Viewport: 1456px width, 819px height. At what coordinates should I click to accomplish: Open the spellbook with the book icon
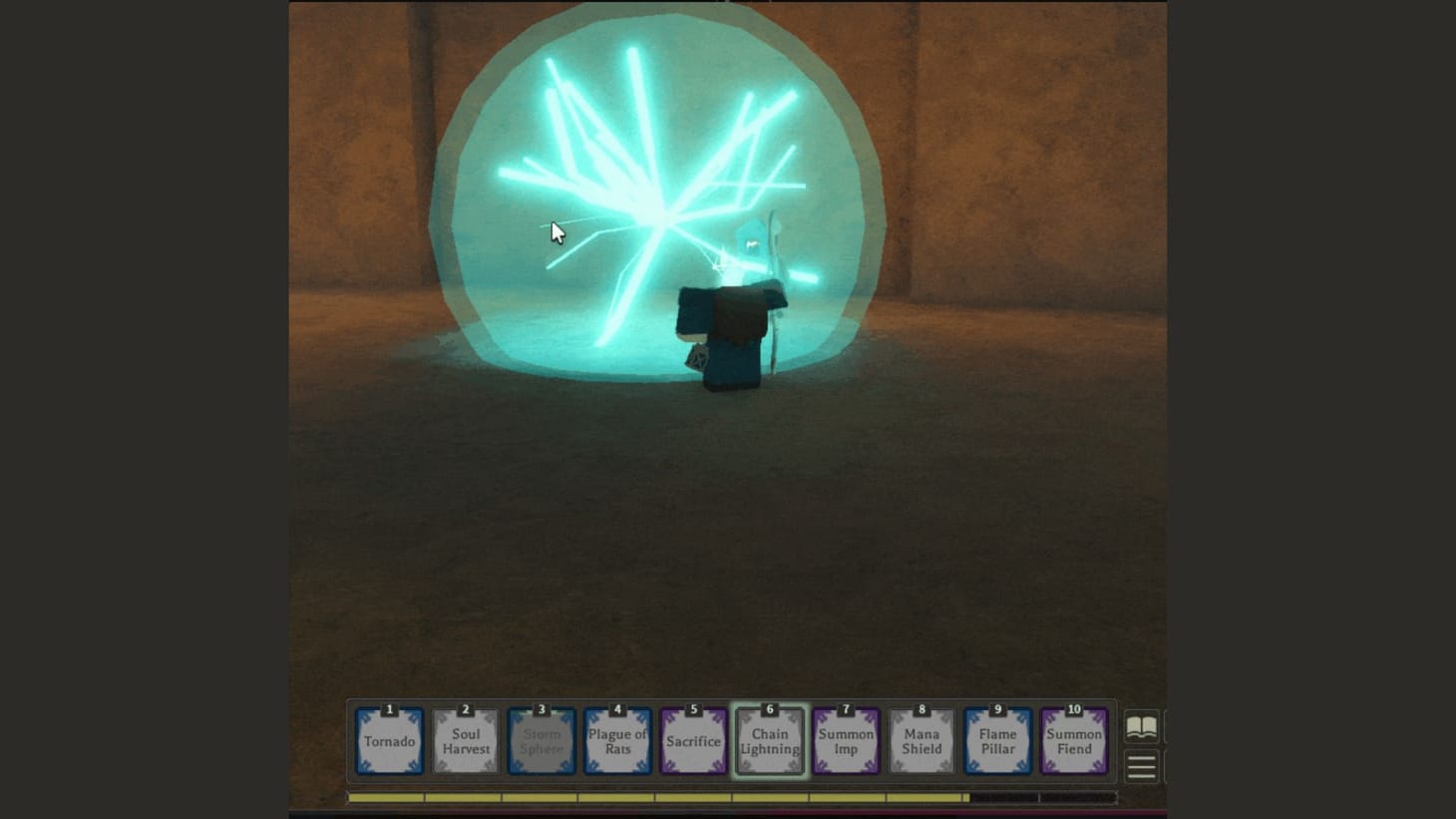pyautogui.click(x=1141, y=724)
